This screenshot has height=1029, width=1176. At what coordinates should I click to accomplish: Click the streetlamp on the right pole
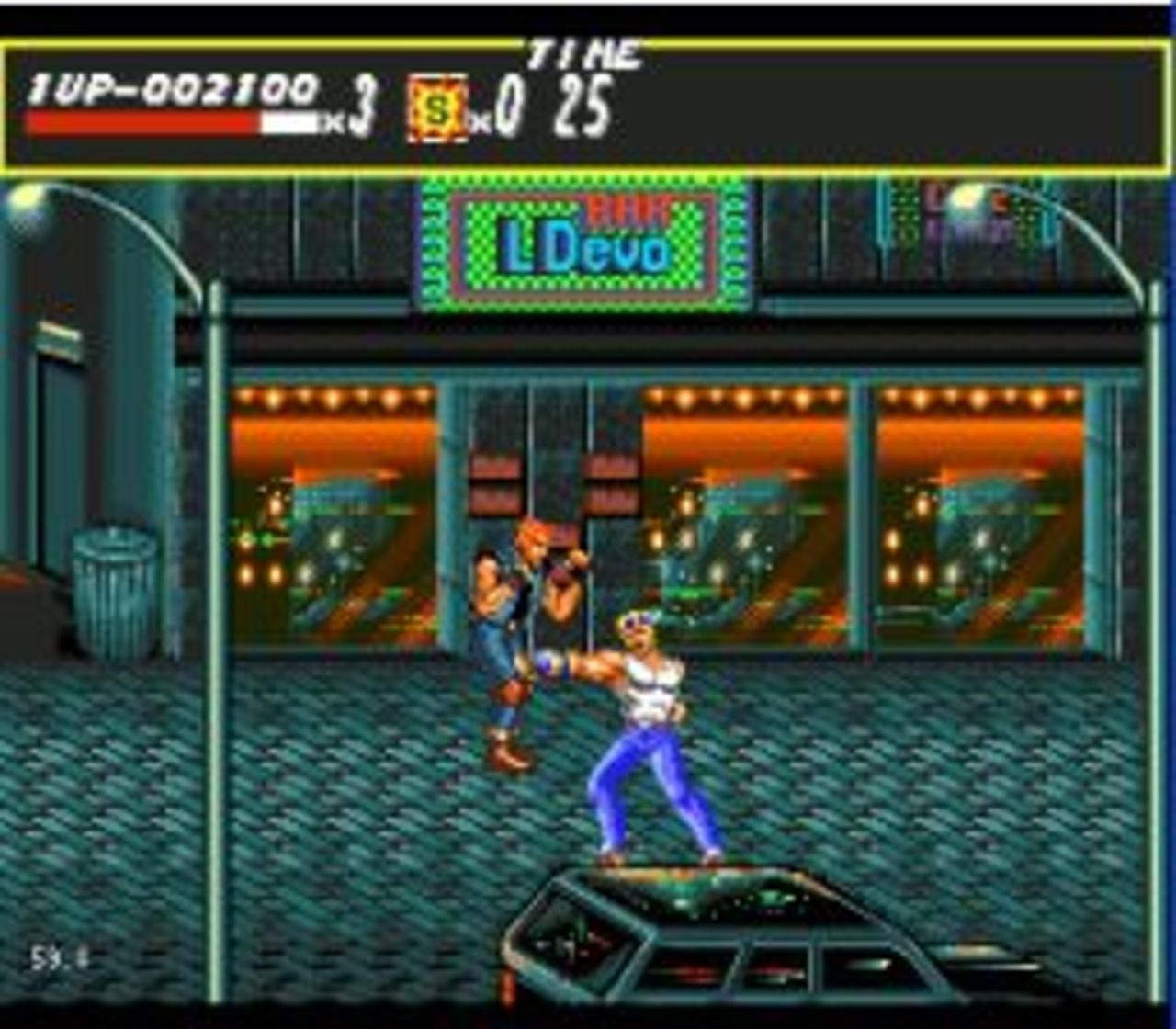[x=967, y=197]
